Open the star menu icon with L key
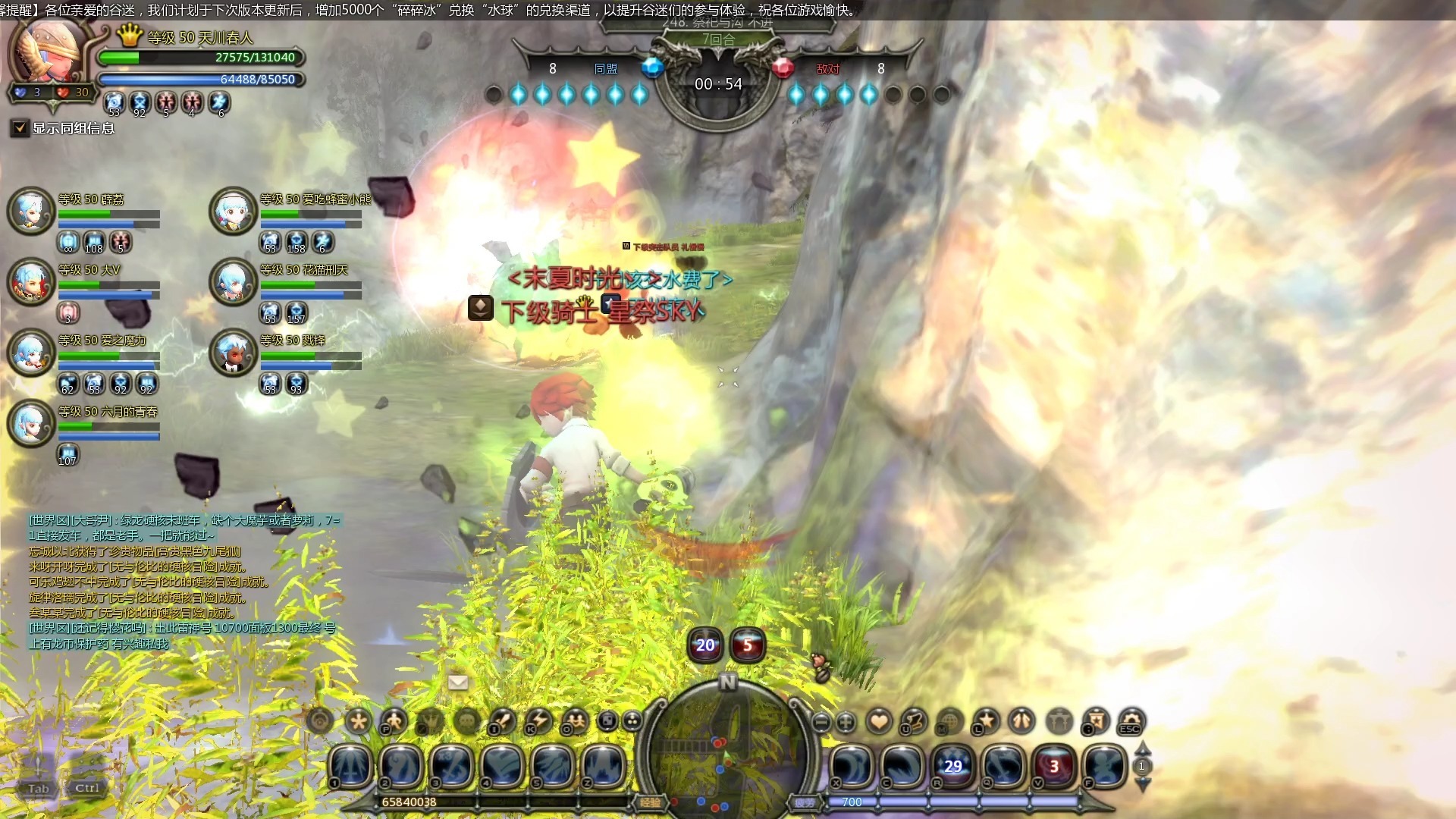The image size is (1456, 819). (986, 720)
